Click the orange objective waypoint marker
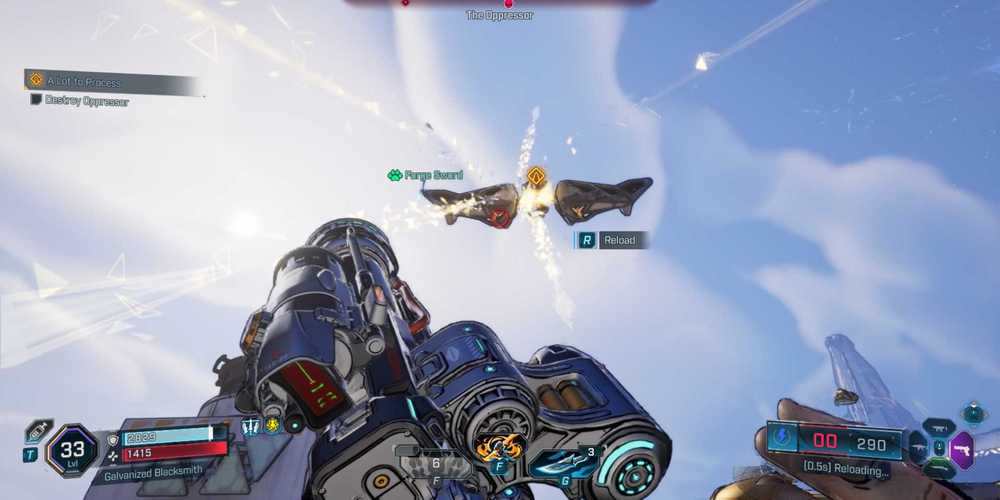1000x500 pixels. 537,177
